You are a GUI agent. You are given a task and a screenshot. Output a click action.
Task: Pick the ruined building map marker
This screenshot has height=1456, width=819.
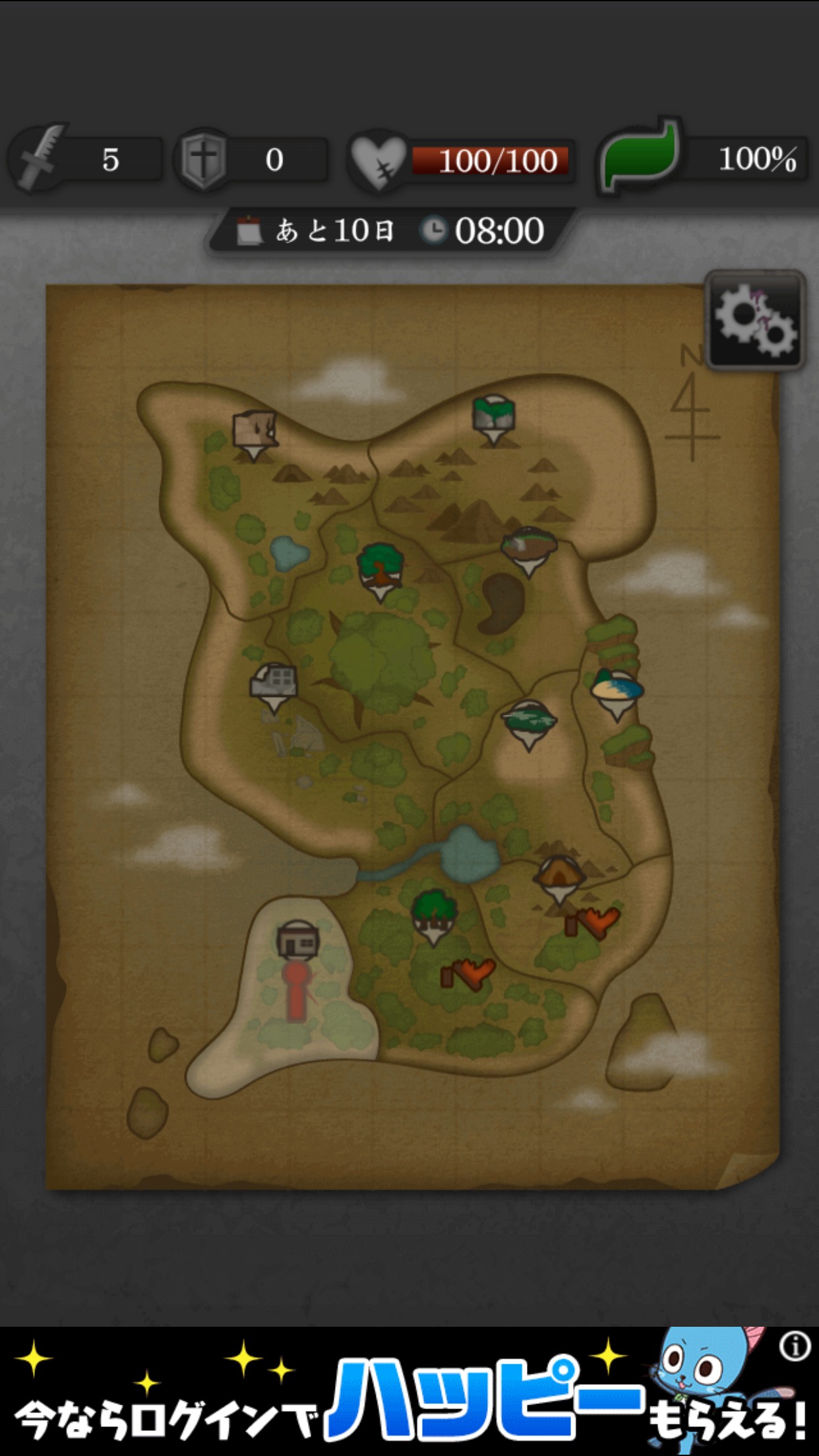tap(274, 683)
